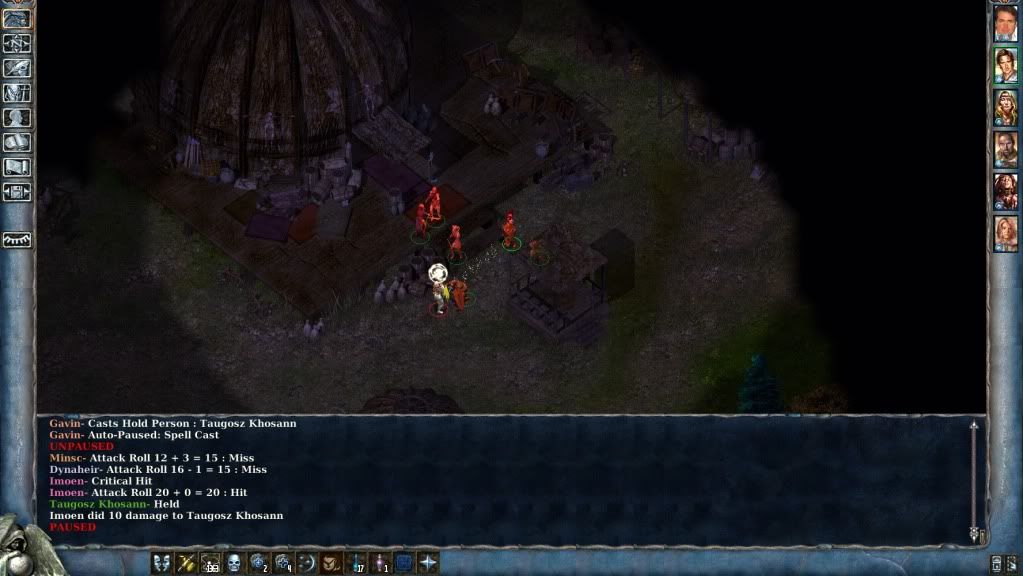Click the skull ability in action bar
Image resolution: width=1023 pixels, height=576 pixels.
pyautogui.click(x=234, y=563)
